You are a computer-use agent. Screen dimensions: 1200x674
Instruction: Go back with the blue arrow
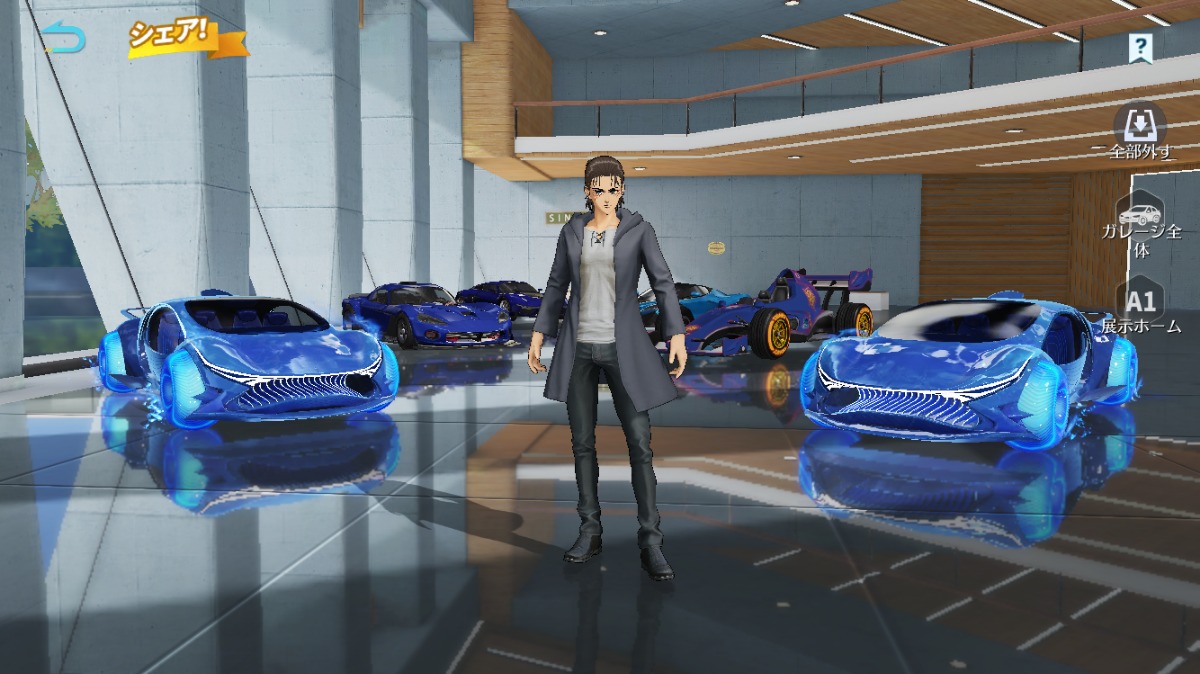click(x=64, y=38)
